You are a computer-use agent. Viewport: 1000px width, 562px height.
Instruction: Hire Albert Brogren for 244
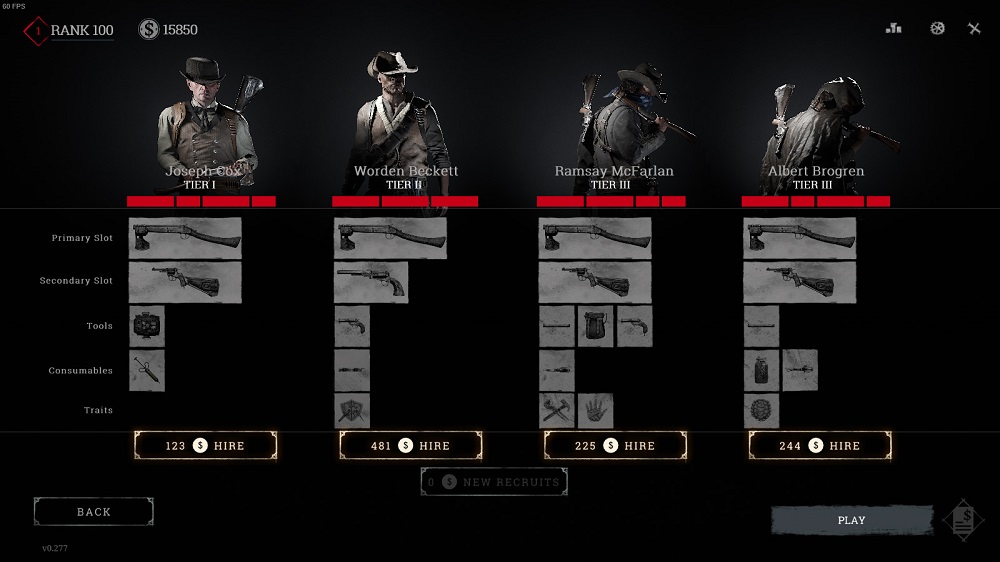point(820,446)
